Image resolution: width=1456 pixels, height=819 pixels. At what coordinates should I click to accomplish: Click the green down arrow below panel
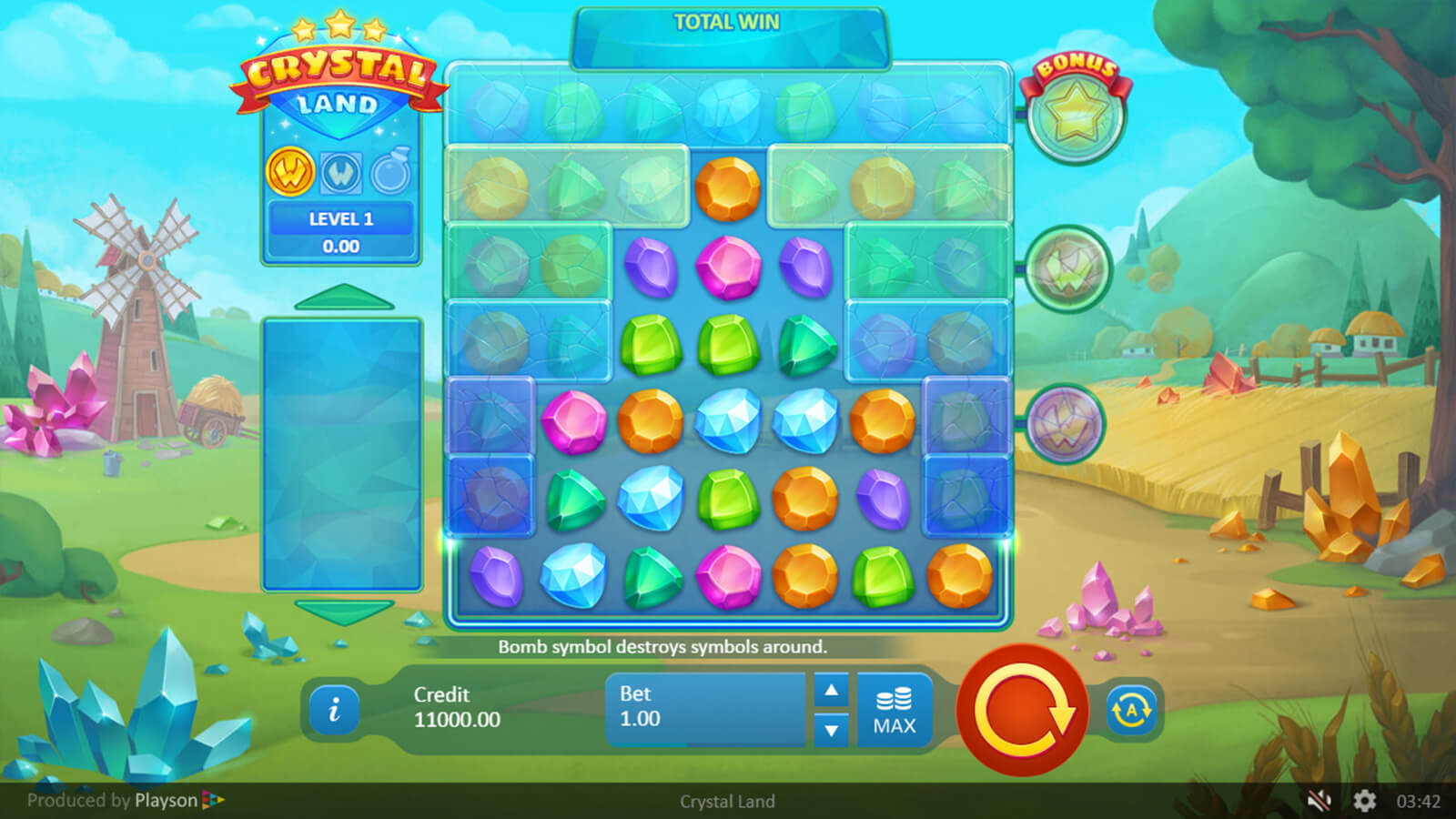pos(343,611)
